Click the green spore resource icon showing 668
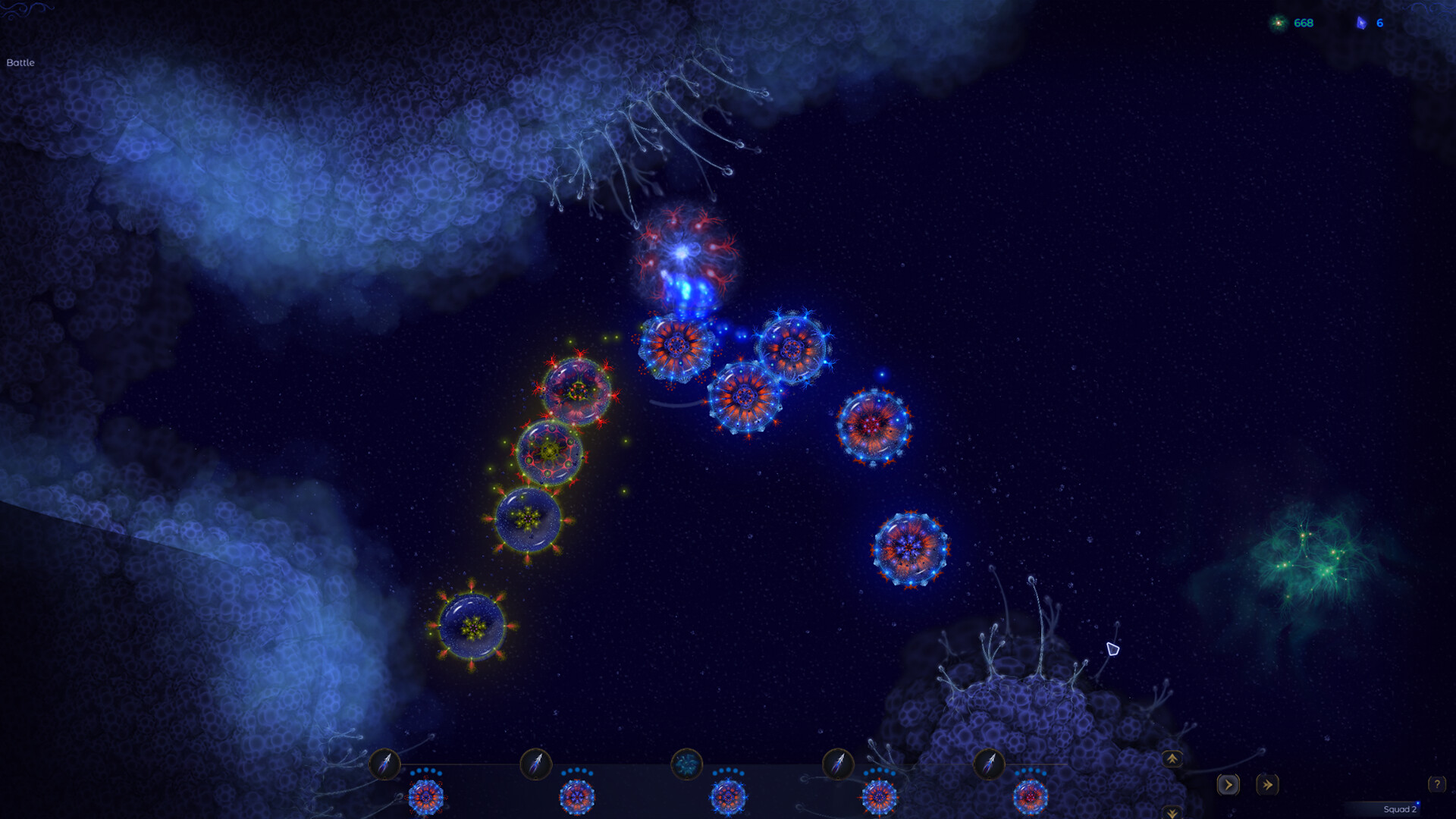The image size is (1456, 819). [1277, 23]
